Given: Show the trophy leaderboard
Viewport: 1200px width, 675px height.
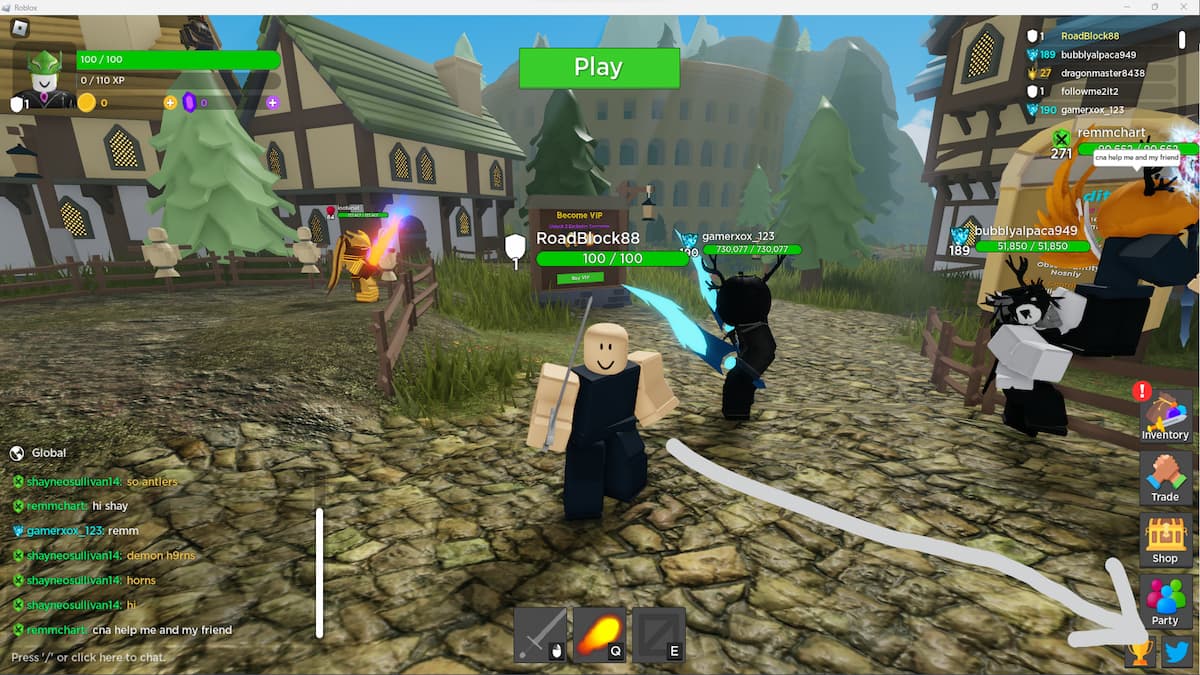Looking at the screenshot, I should click(x=1140, y=653).
